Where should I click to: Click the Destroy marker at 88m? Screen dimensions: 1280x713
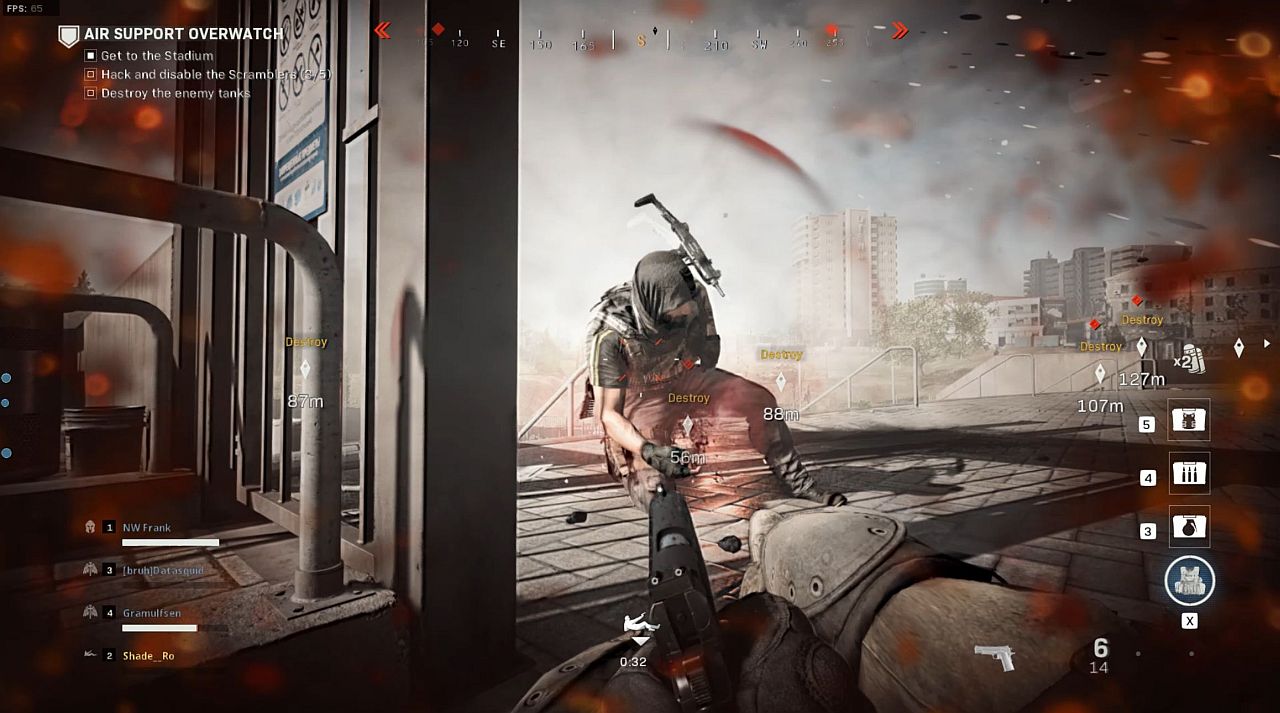(x=781, y=381)
